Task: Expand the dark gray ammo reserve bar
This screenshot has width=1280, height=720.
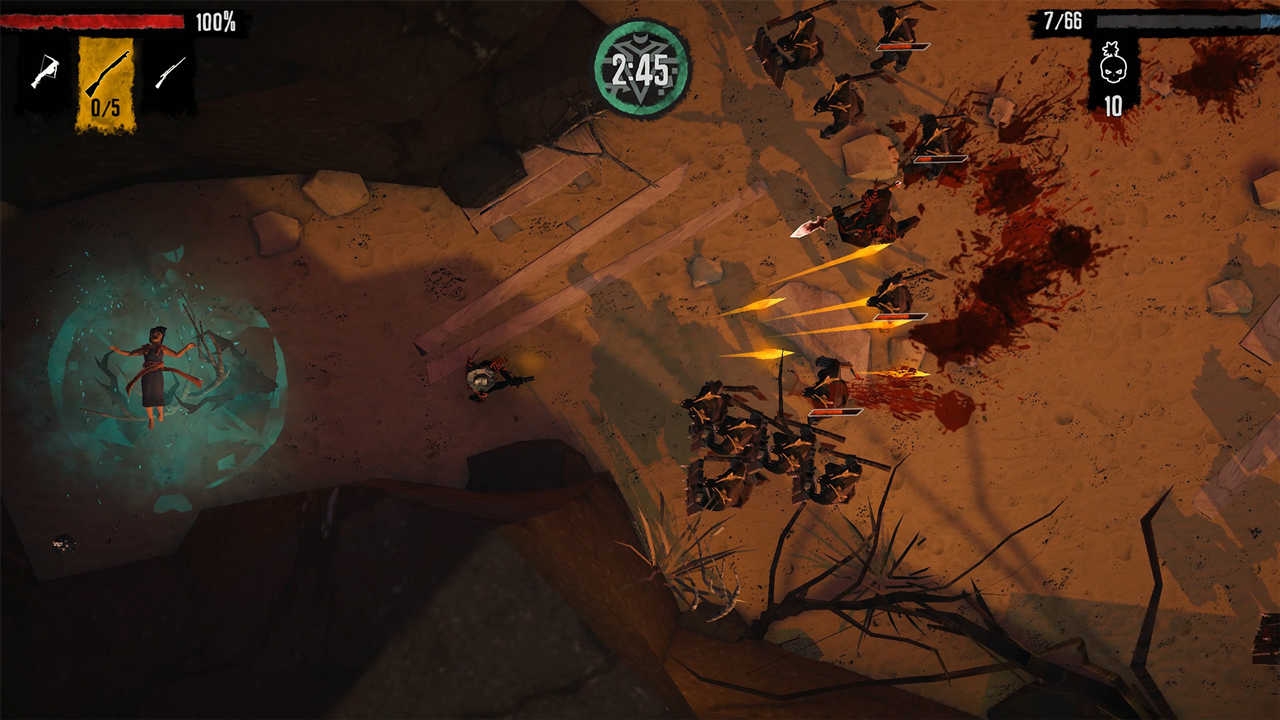Action: (1180, 21)
